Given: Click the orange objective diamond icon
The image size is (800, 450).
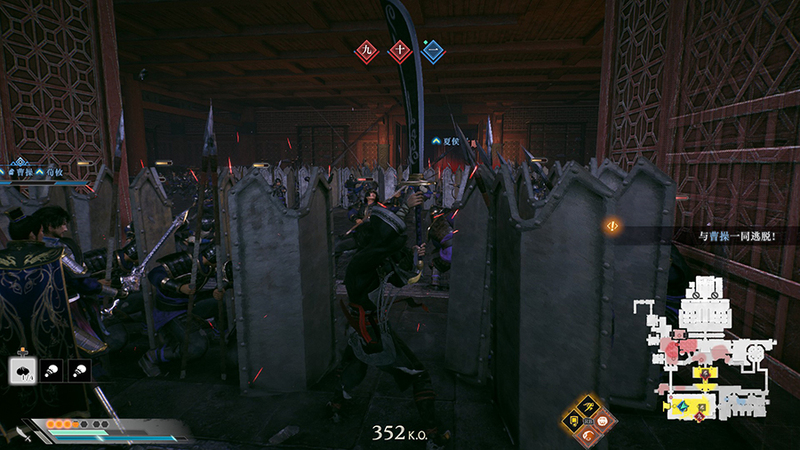Looking at the screenshot, I should [610, 226].
